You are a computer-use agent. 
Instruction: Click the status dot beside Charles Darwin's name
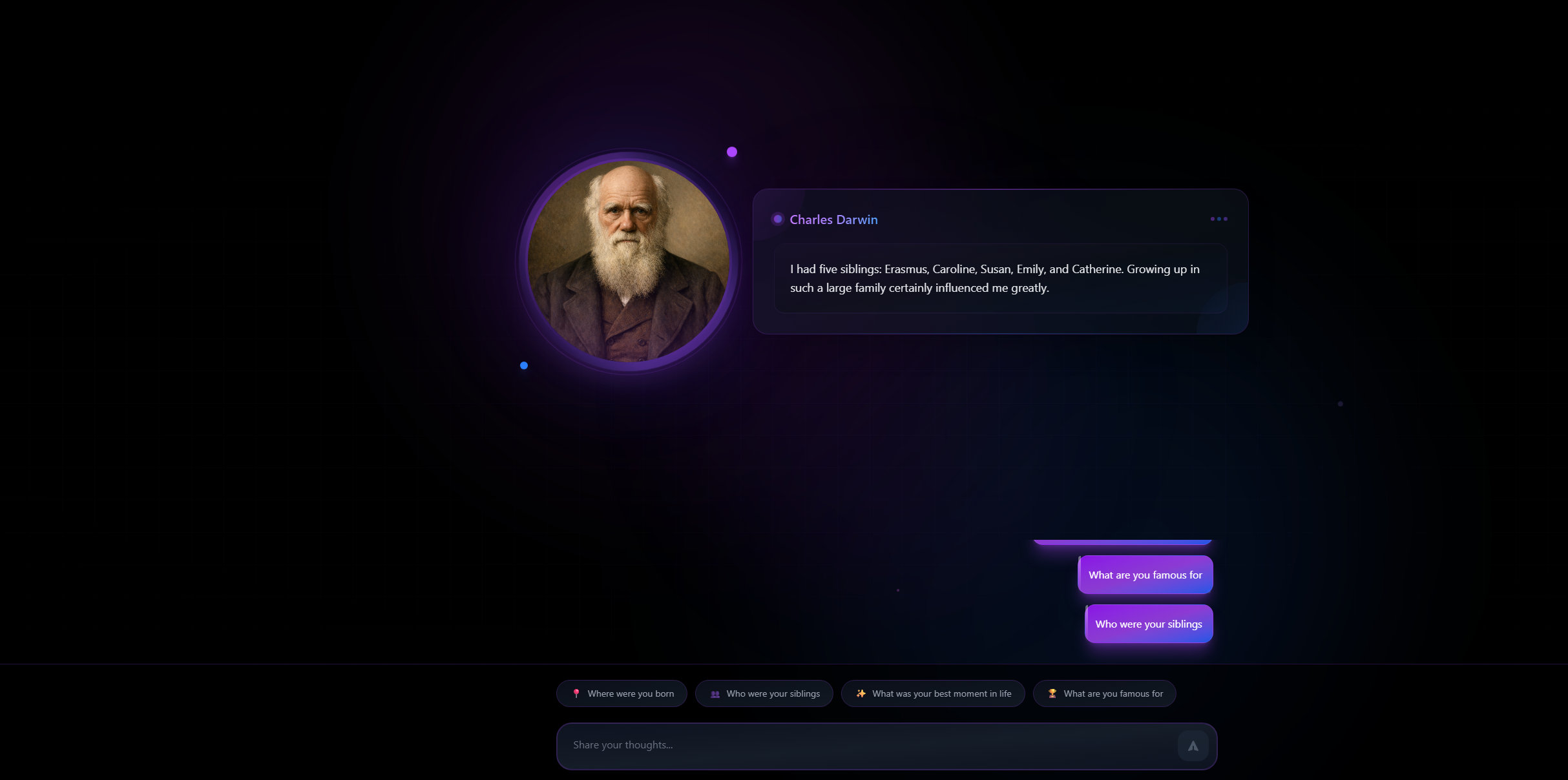click(777, 219)
